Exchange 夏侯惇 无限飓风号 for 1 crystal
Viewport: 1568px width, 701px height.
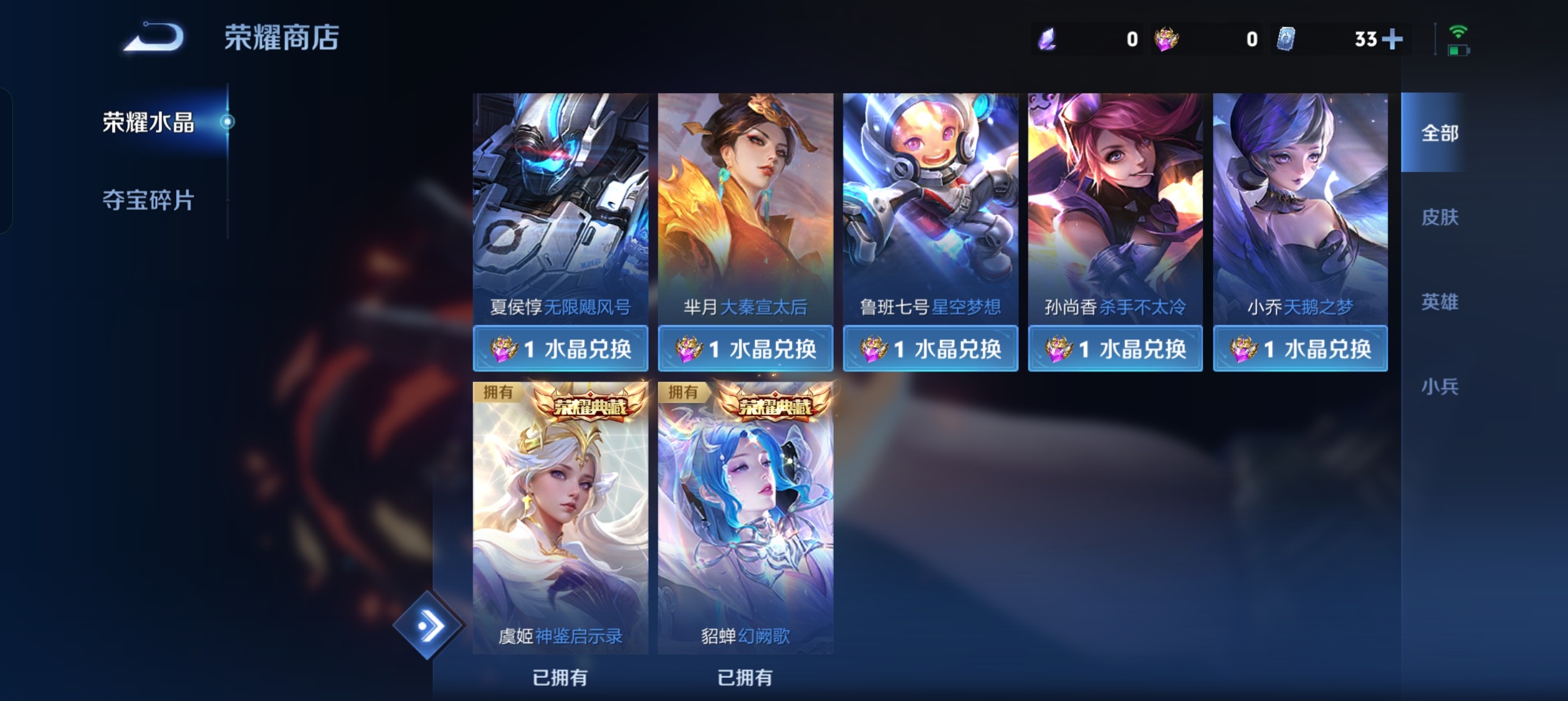[561, 348]
